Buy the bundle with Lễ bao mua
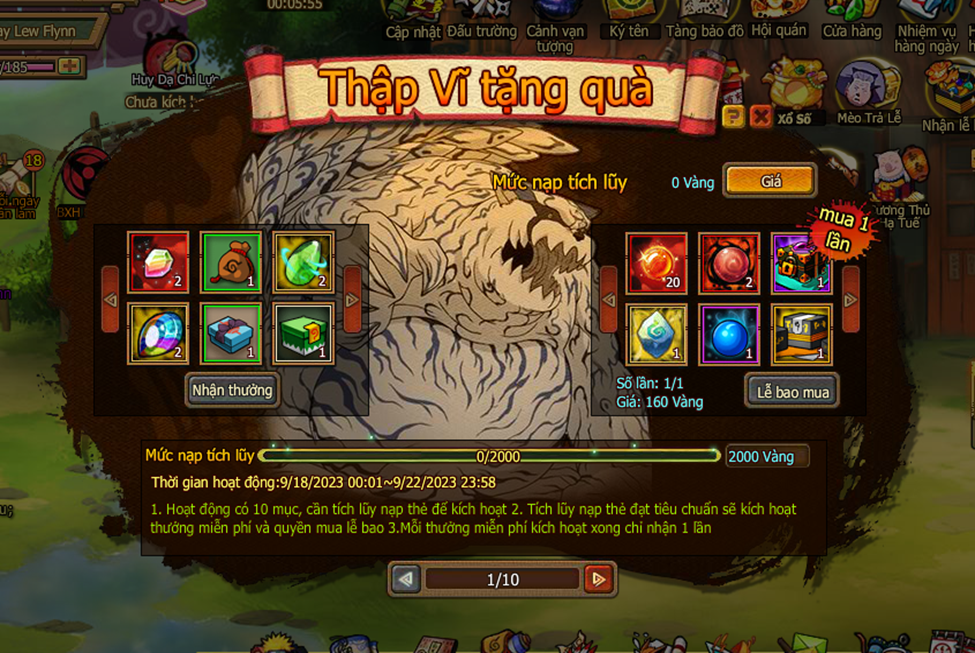Image resolution: width=975 pixels, height=653 pixels. click(x=792, y=391)
